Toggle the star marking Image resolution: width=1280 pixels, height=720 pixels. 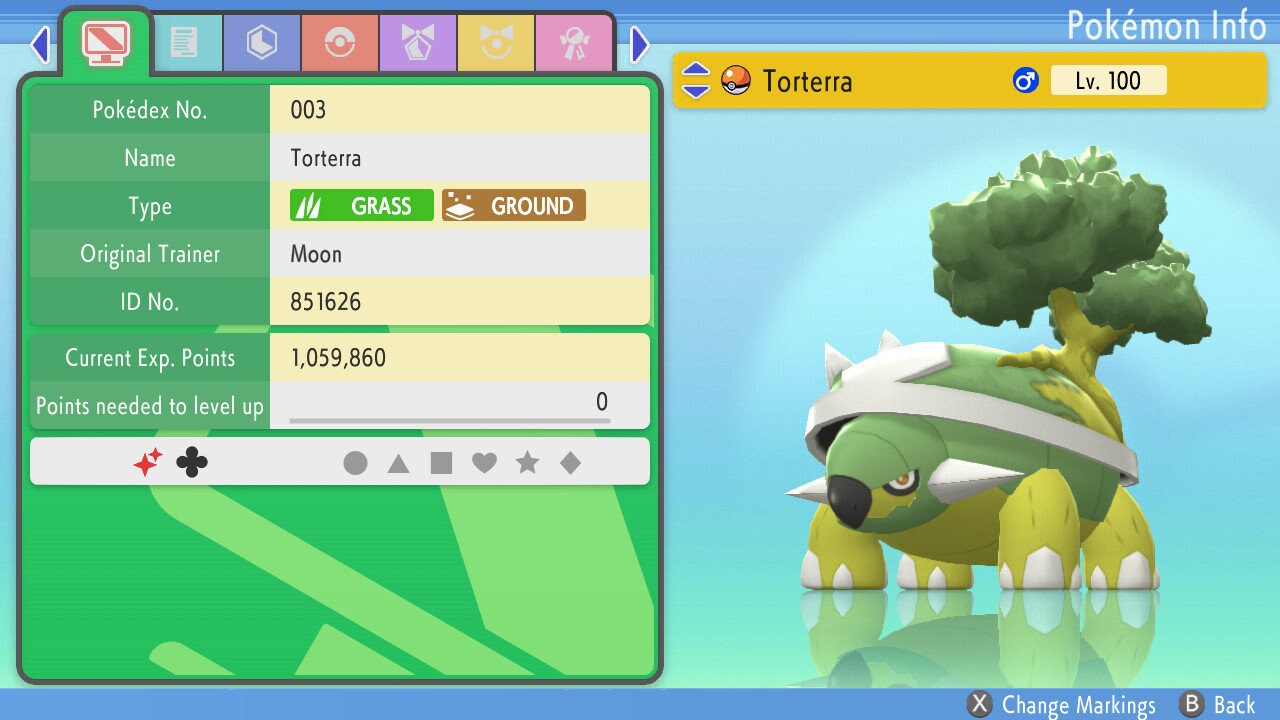527,463
